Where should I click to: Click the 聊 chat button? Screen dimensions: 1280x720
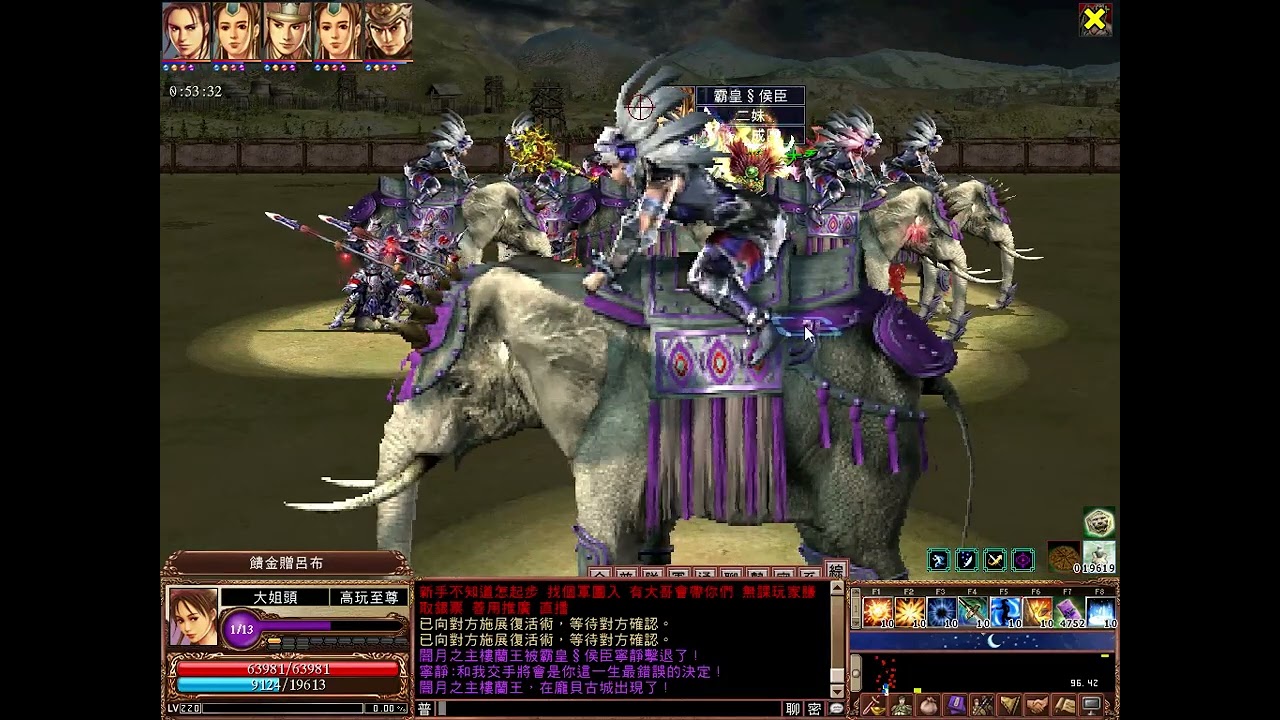(793, 709)
